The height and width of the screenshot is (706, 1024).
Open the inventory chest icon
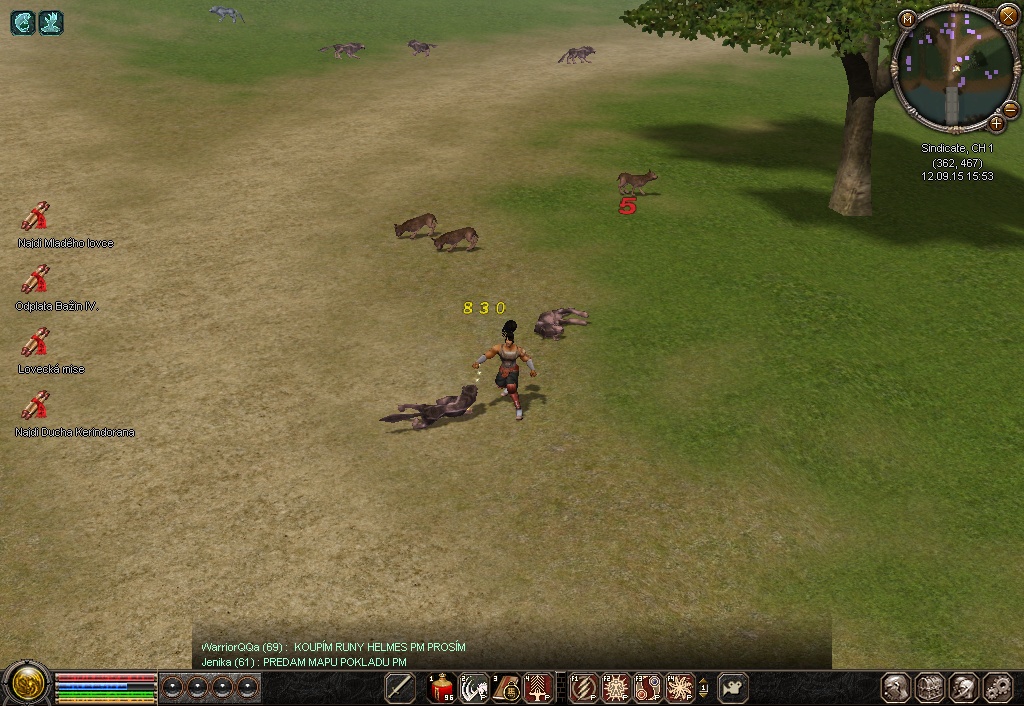[931, 688]
